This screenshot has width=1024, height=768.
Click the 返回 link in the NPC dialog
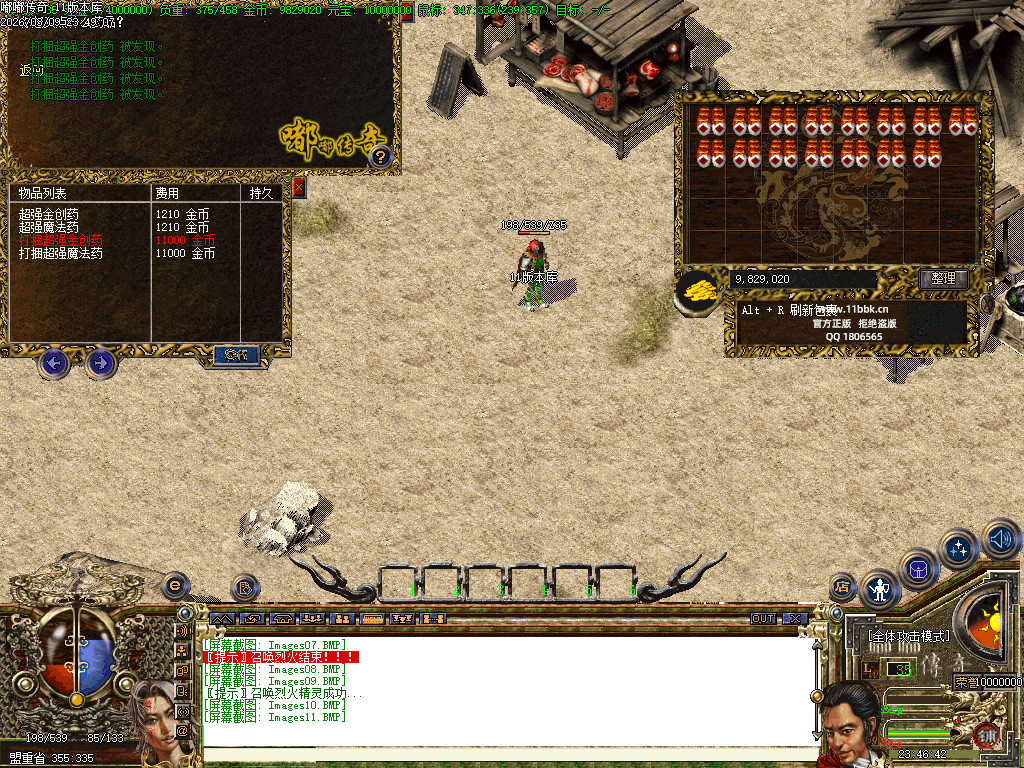pyautogui.click(x=32, y=70)
